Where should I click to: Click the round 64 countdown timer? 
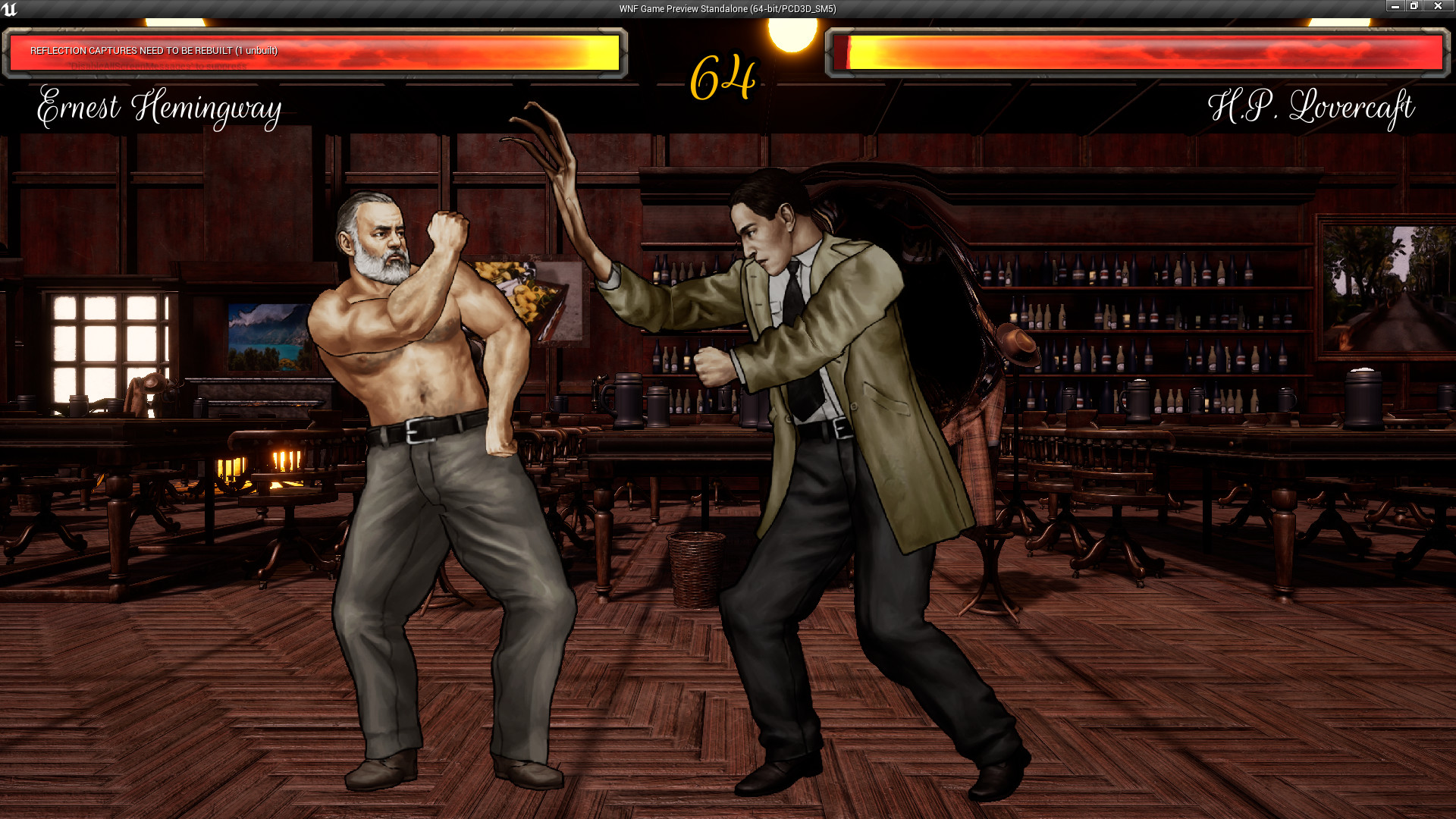click(x=723, y=76)
